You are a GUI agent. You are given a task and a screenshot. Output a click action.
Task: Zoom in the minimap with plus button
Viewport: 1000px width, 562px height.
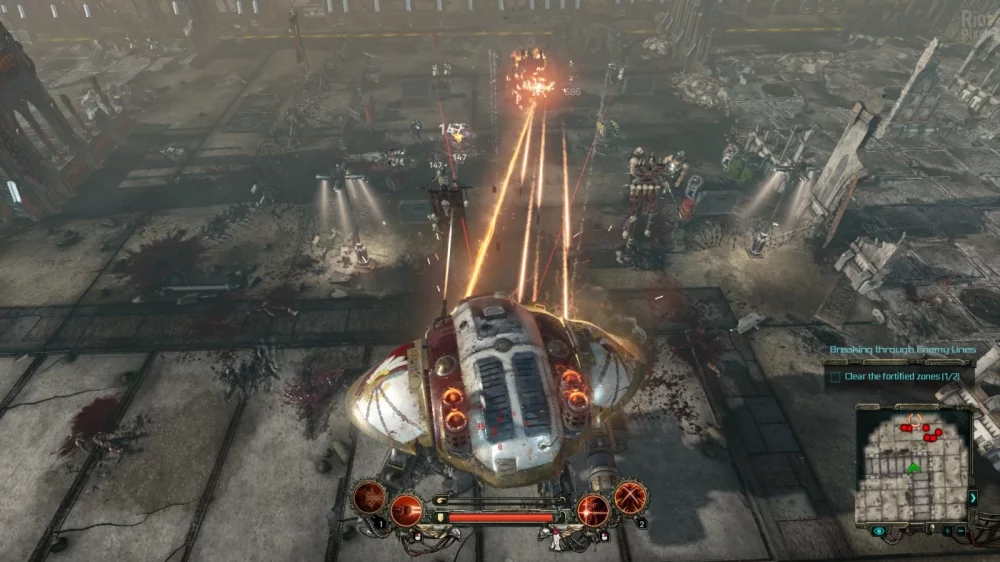point(949,531)
